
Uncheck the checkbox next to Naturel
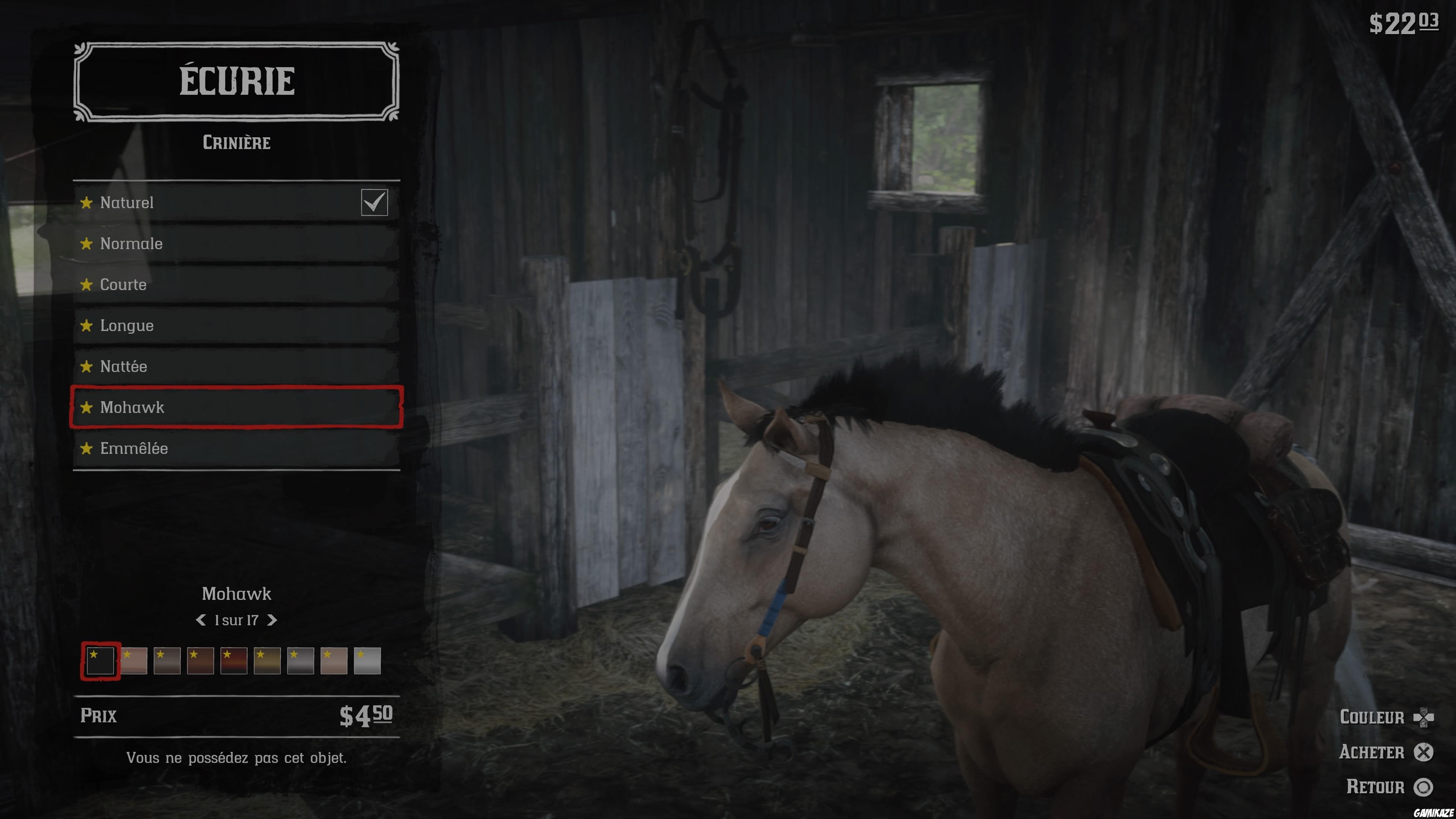tap(375, 202)
